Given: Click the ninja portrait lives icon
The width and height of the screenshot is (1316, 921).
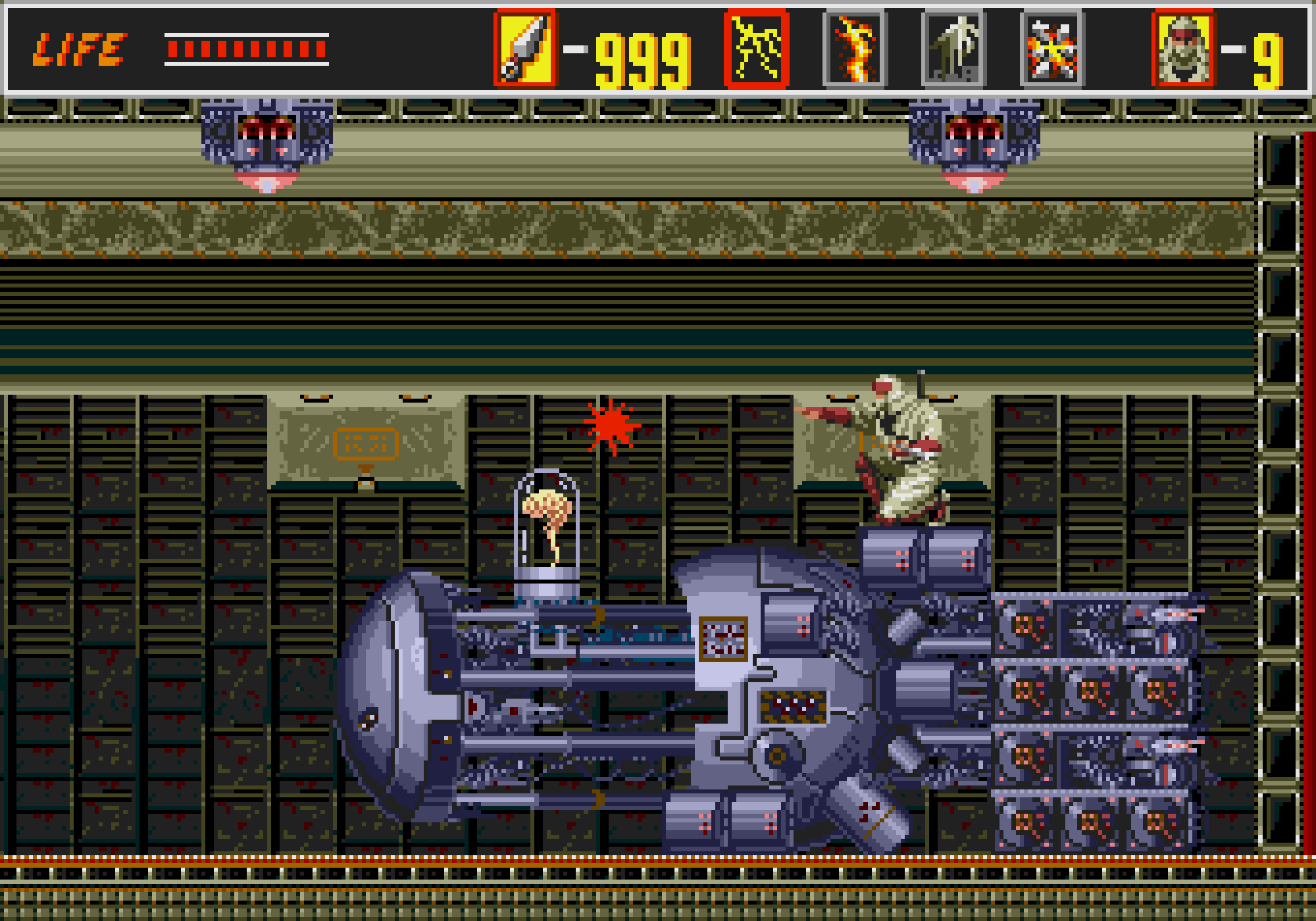Looking at the screenshot, I should (1183, 48).
